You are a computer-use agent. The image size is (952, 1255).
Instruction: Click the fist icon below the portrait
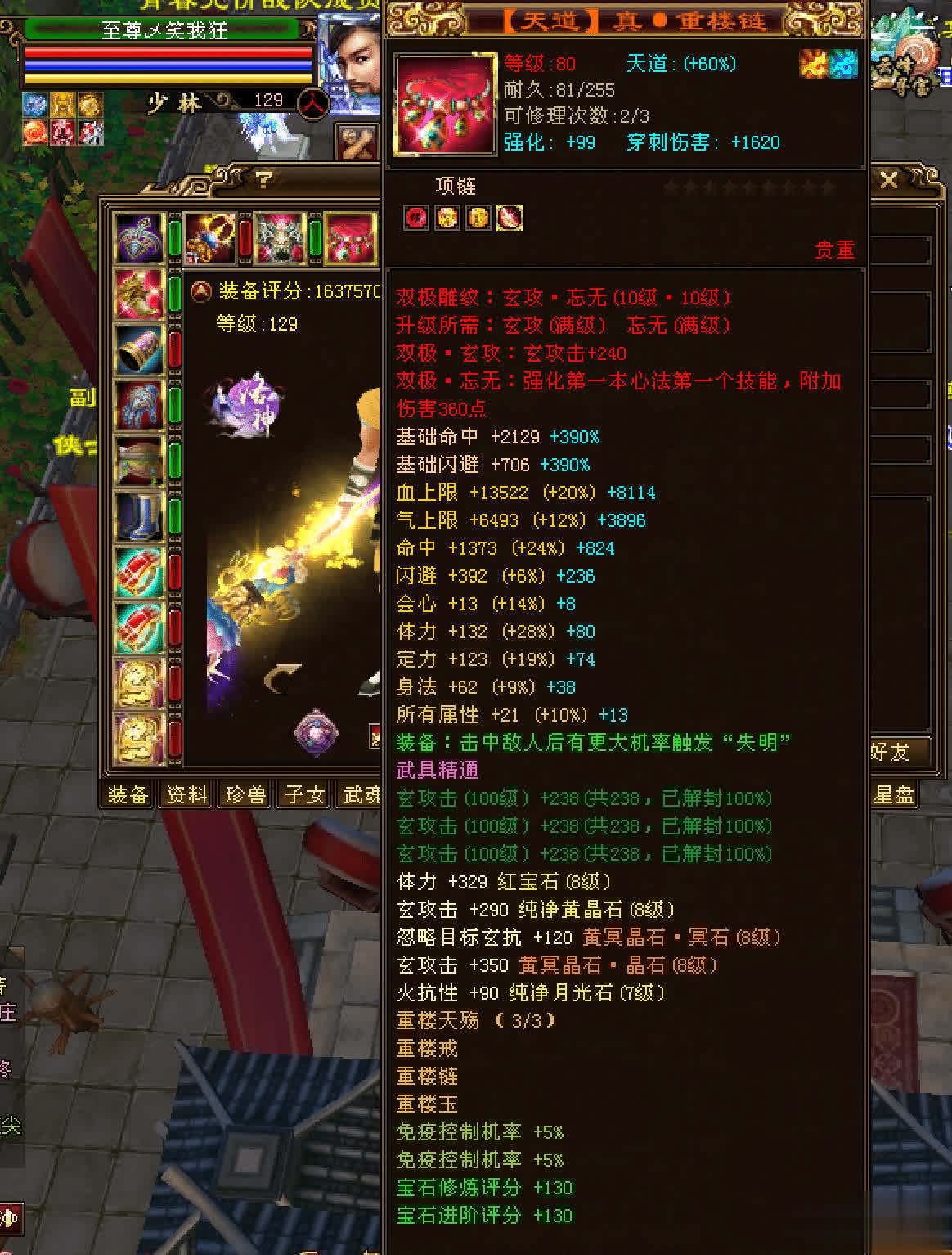pyautogui.click(x=357, y=142)
